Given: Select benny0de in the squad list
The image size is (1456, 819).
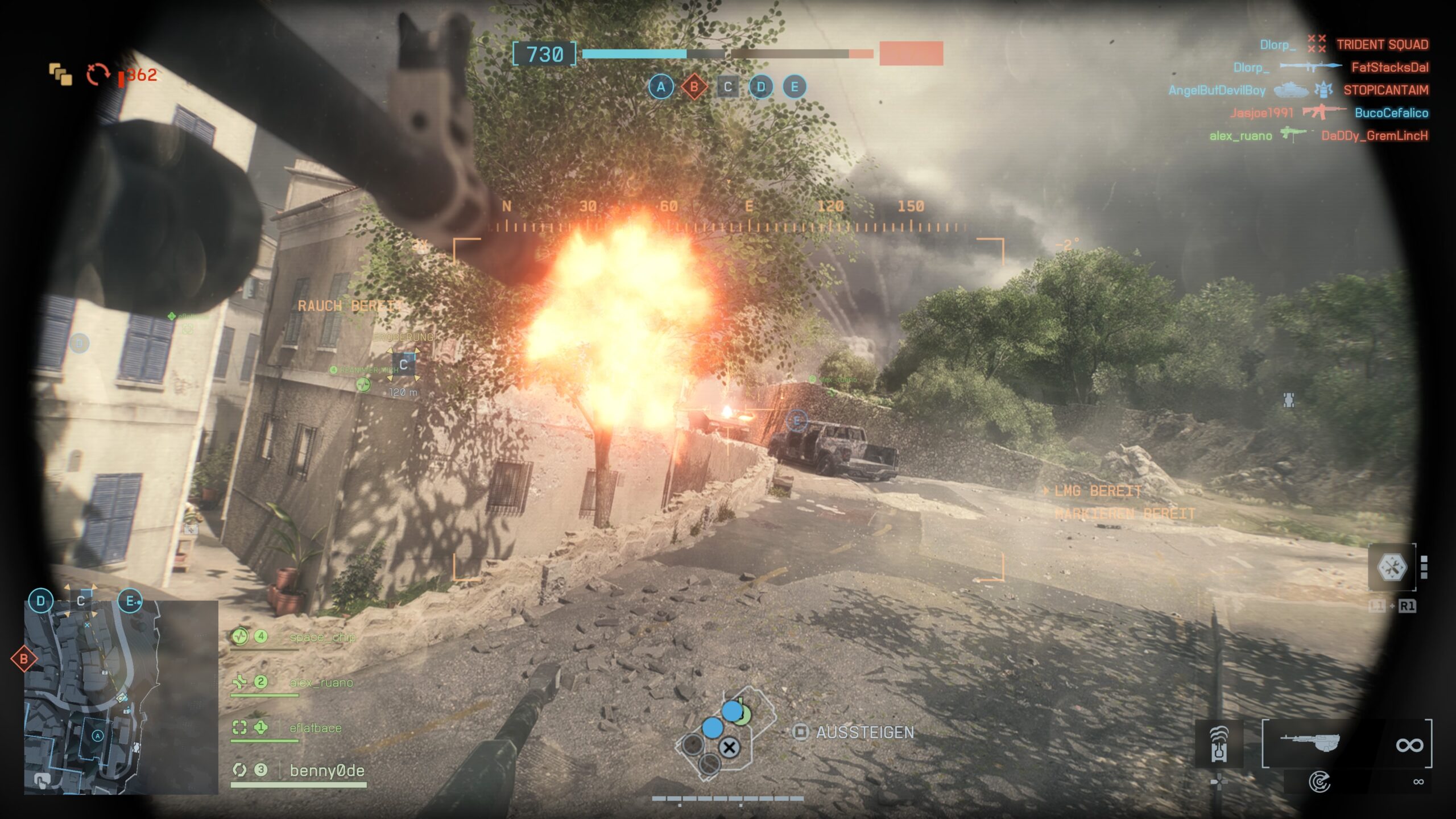Looking at the screenshot, I should (326, 771).
